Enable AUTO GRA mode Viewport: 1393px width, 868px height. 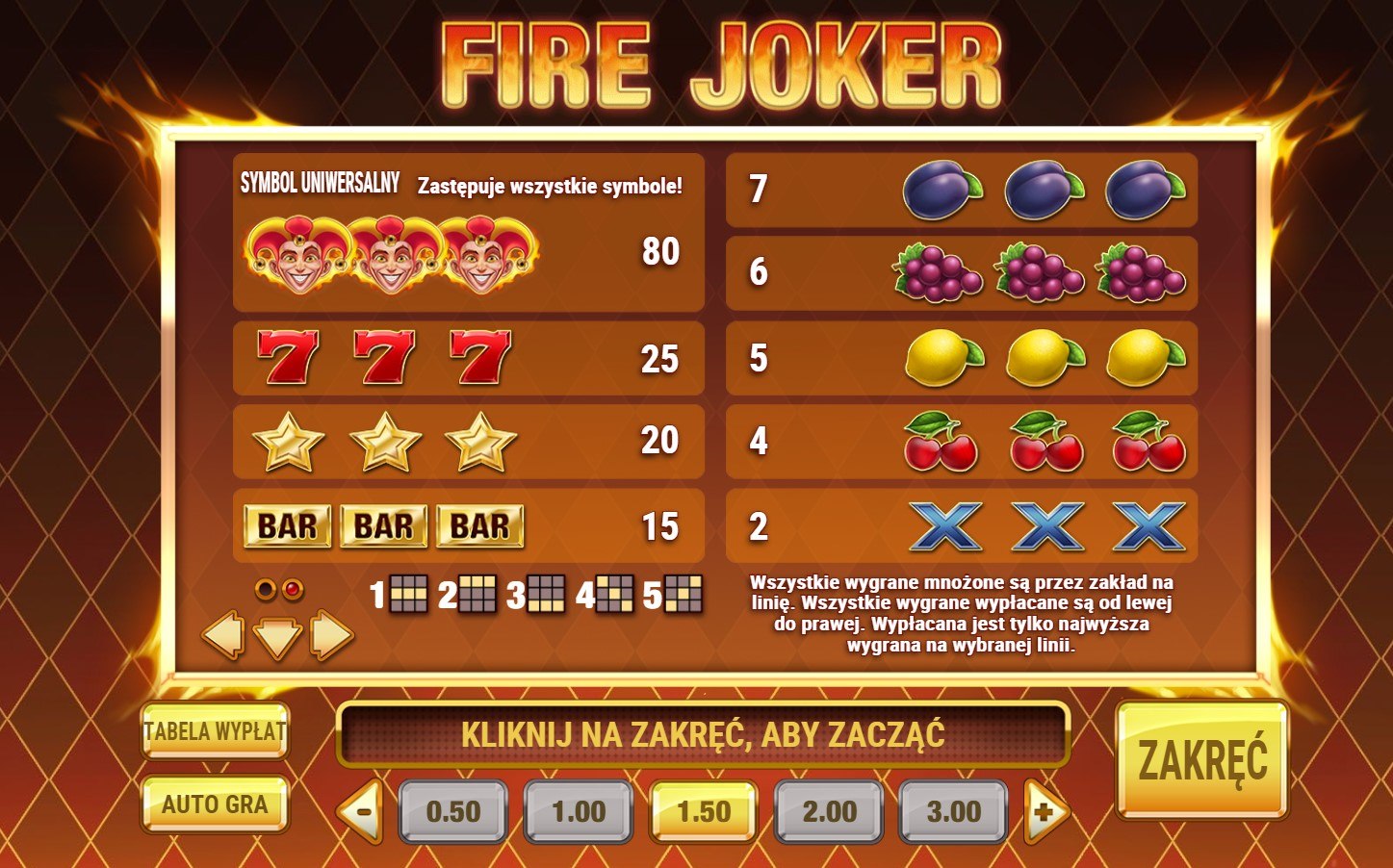tap(214, 806)
